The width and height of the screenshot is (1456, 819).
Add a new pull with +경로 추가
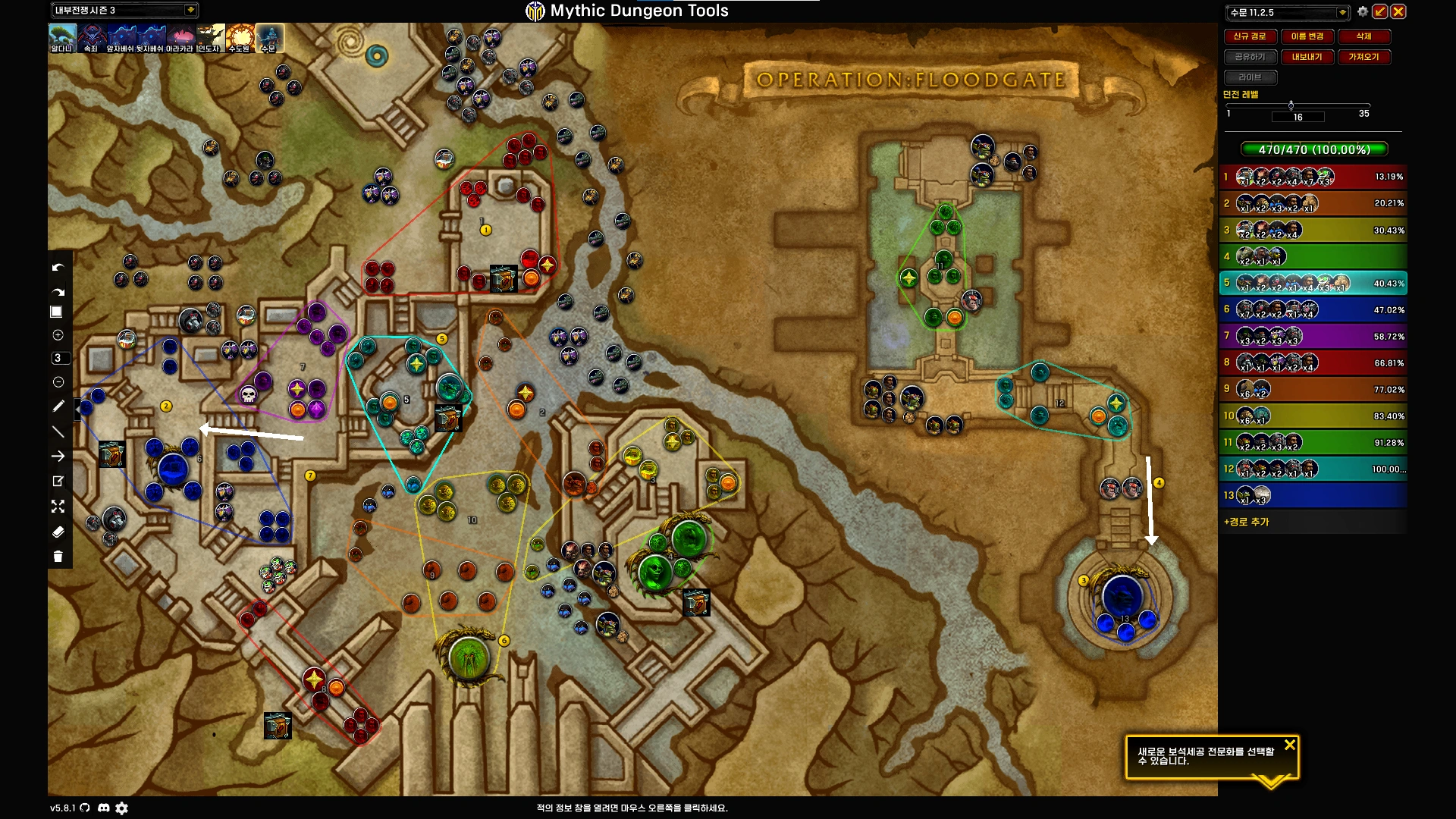pyautogui.click(x=1246, y=522)
